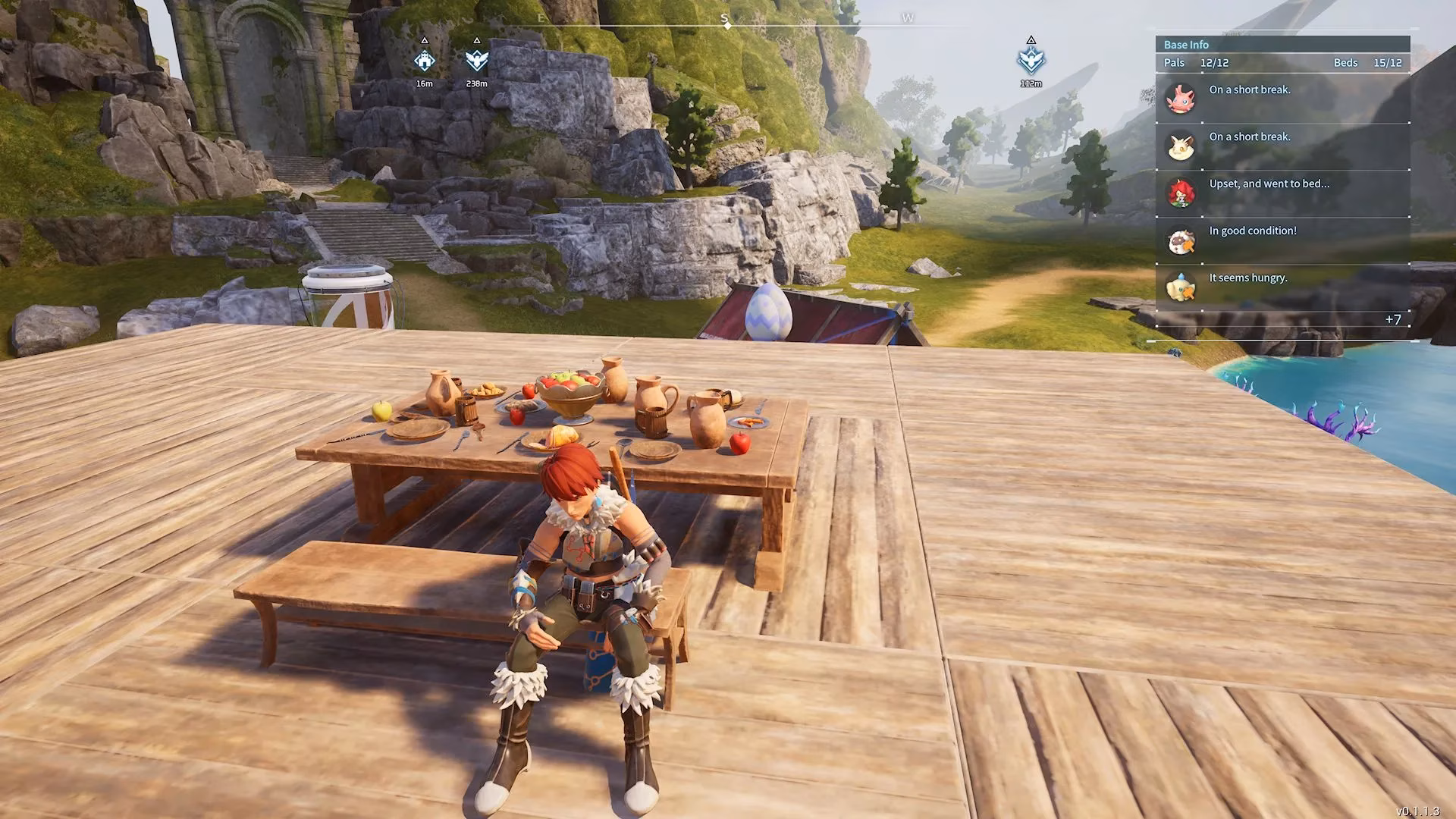Open the sleeping red-haired Pal's portrait

point(1180,192)
